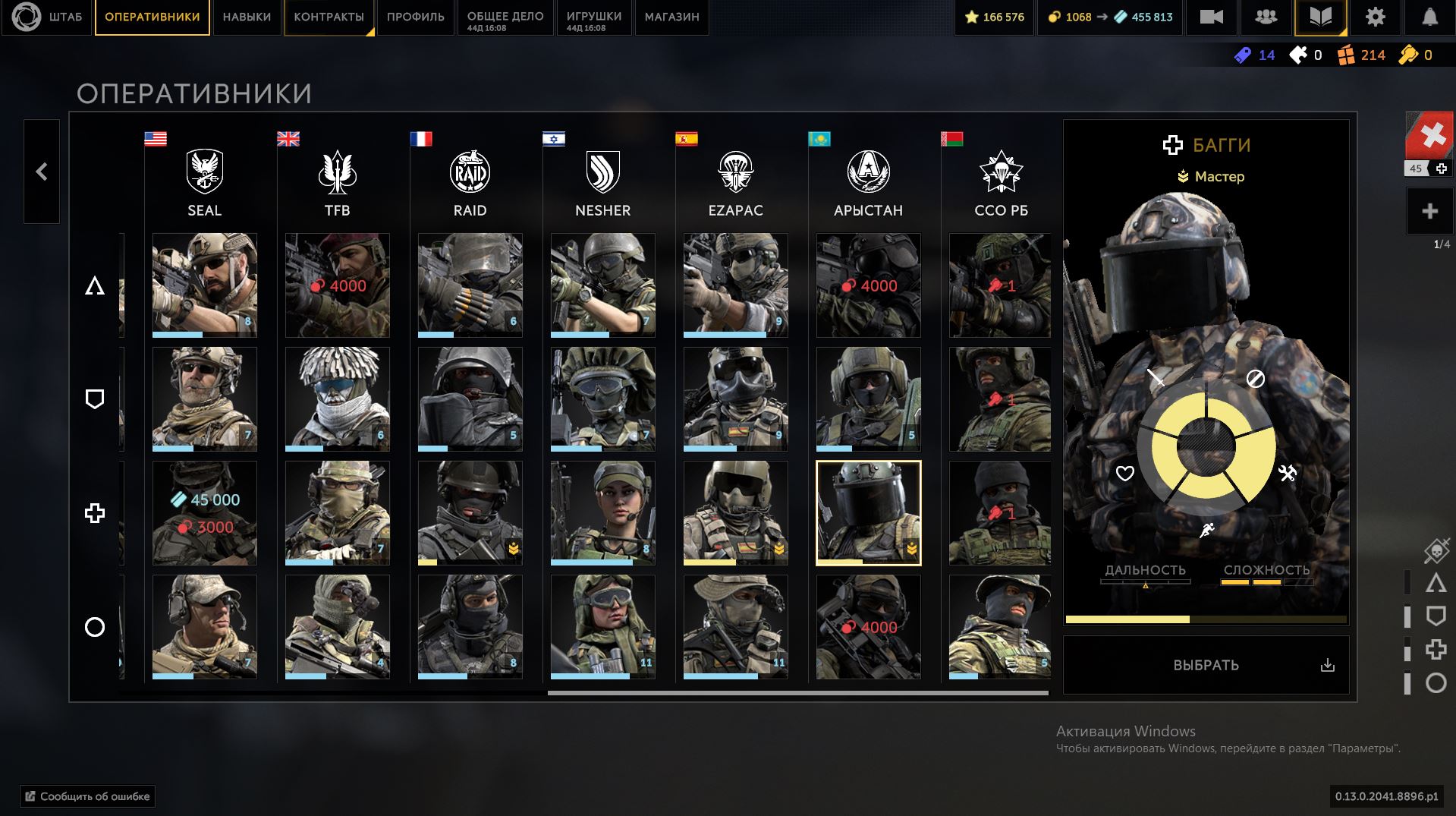
Task: Open the Магазин tab
Action: (671, 17)
